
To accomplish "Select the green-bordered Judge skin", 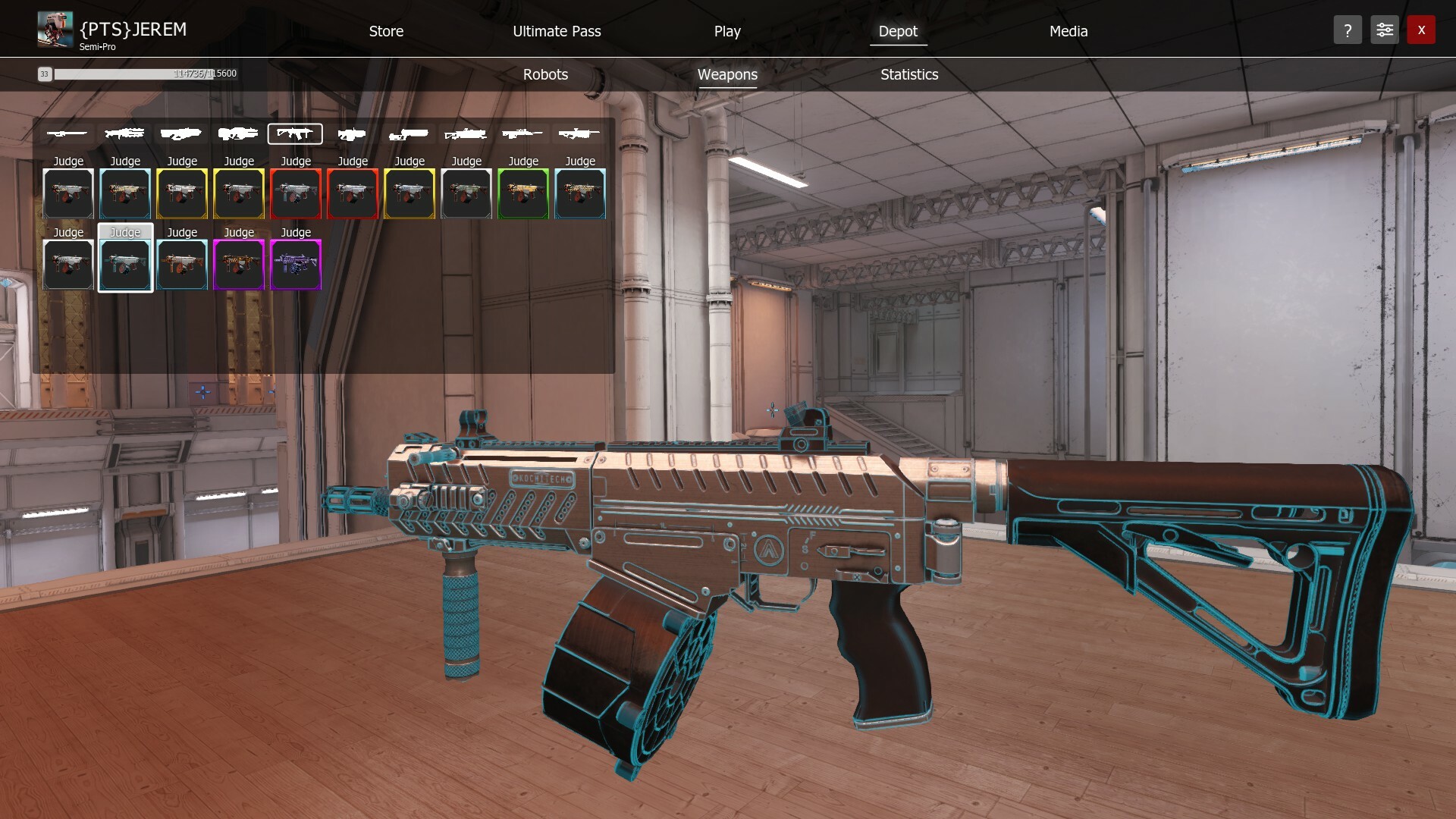I will pyautogui.click(x=523, y=193).
